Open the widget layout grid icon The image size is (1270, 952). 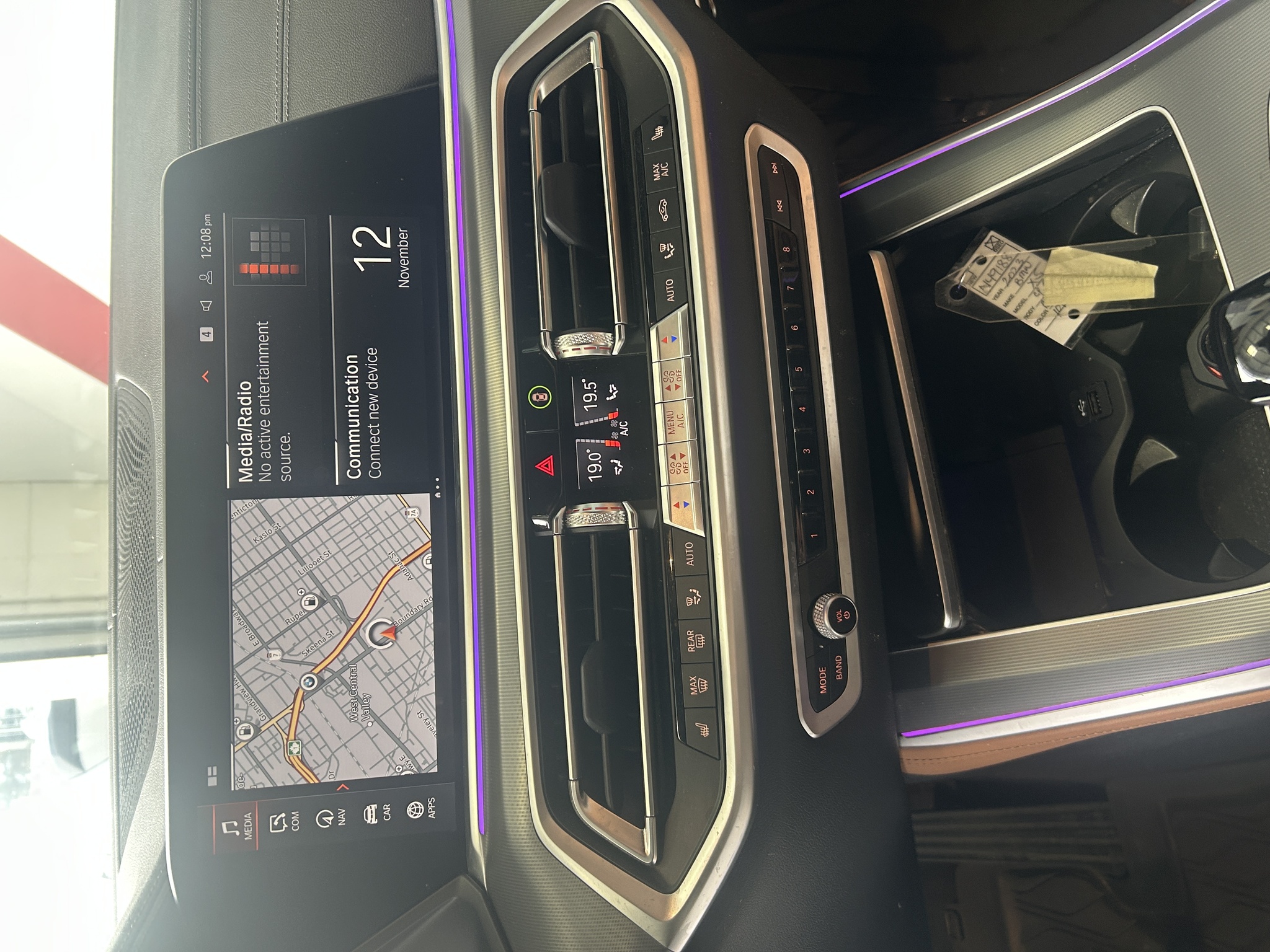point(211,775)
